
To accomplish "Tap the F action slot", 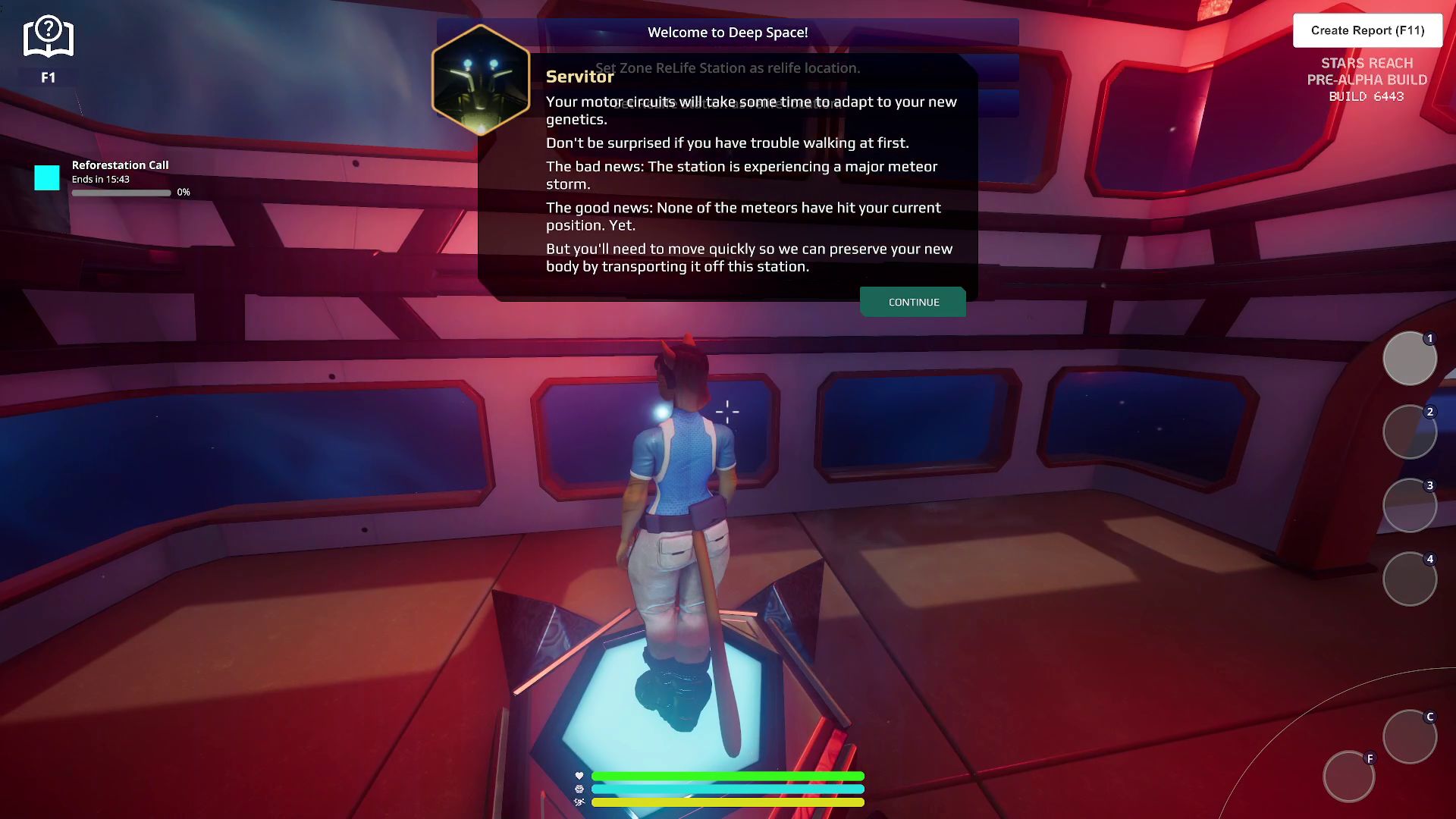I will (x=1349, y=777).
